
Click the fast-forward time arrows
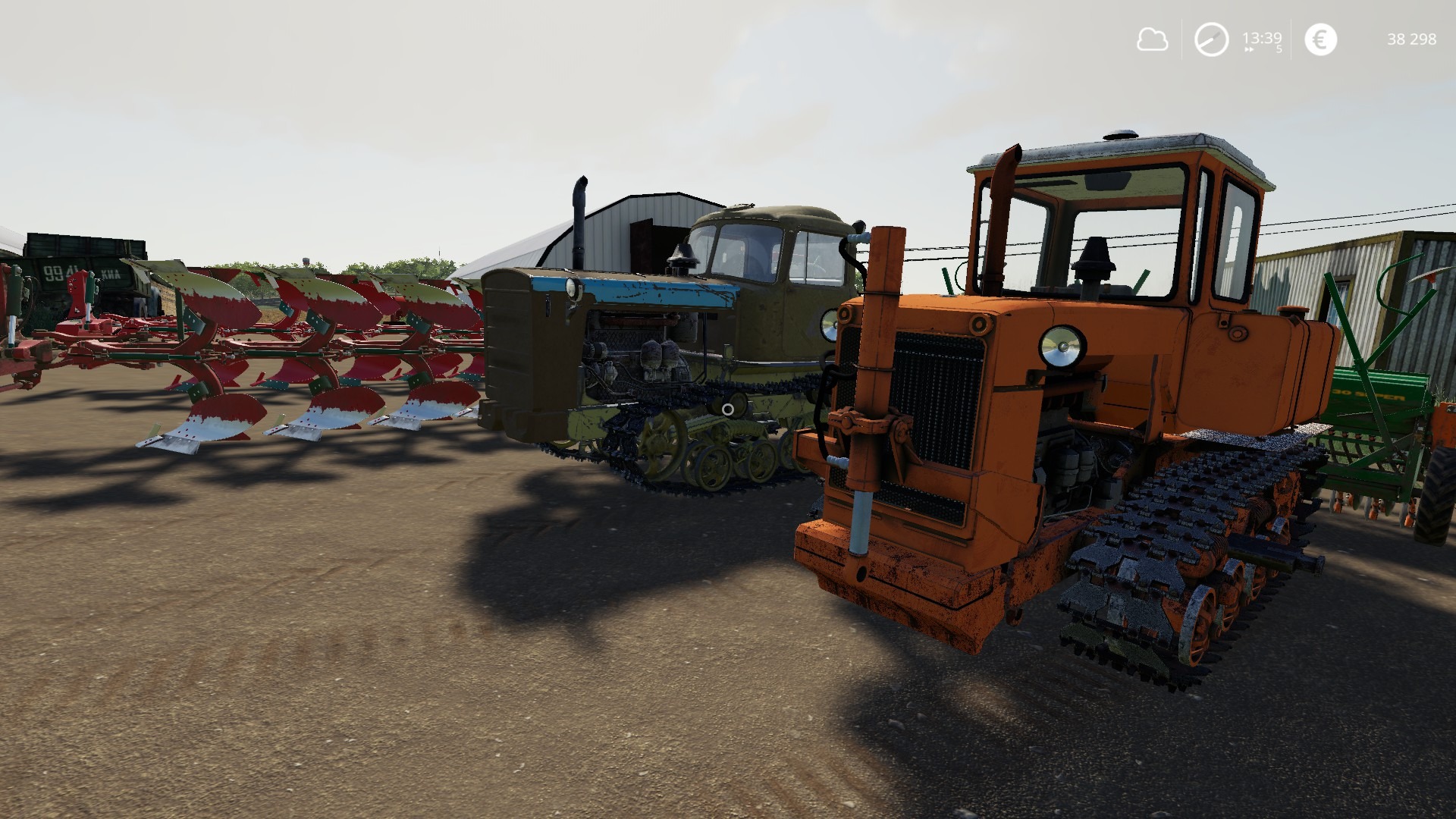(1249, 50)
